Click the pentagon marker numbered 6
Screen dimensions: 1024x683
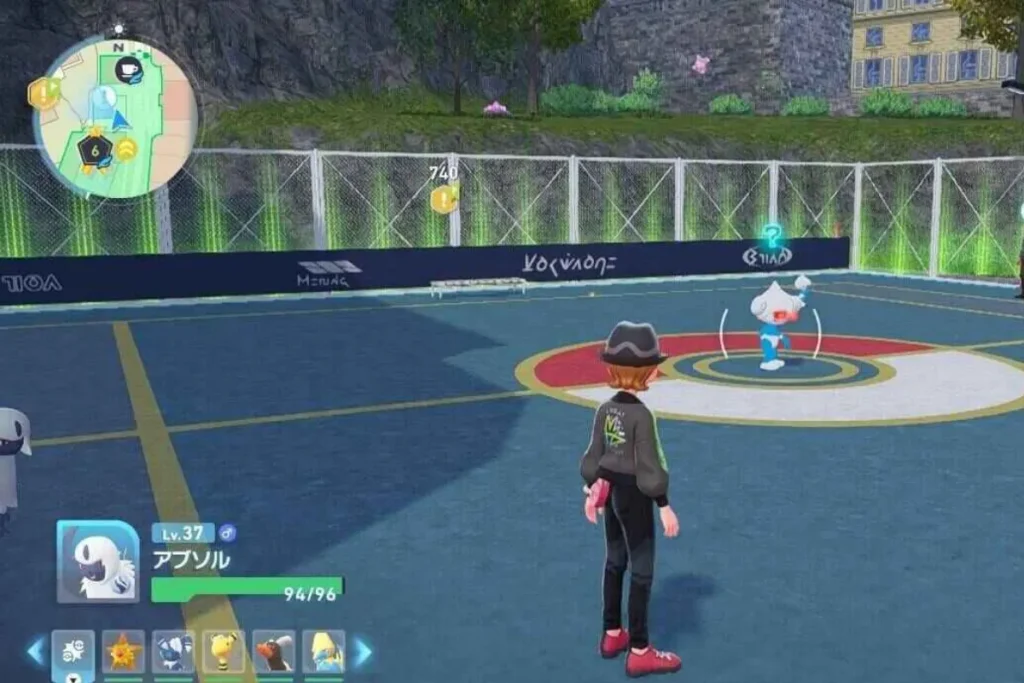[94, 151]
